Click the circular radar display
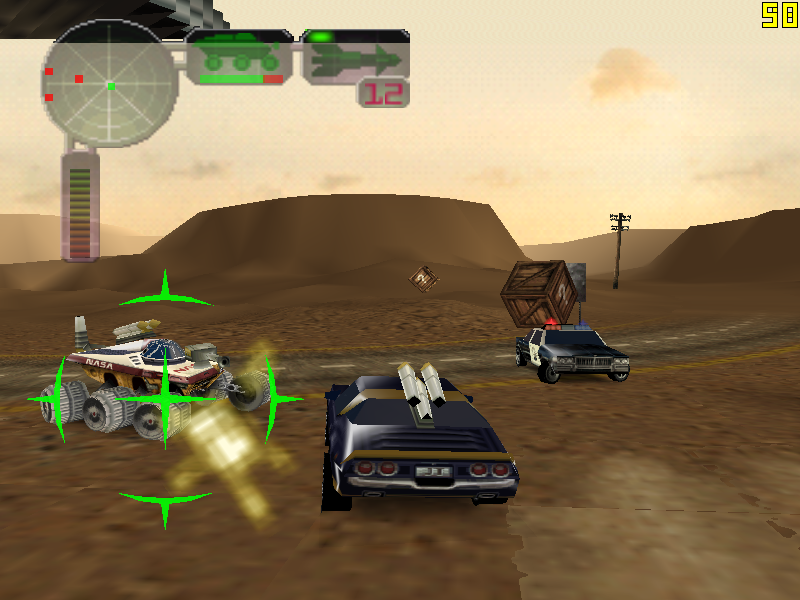800x600 pixels. coord(110,85)
